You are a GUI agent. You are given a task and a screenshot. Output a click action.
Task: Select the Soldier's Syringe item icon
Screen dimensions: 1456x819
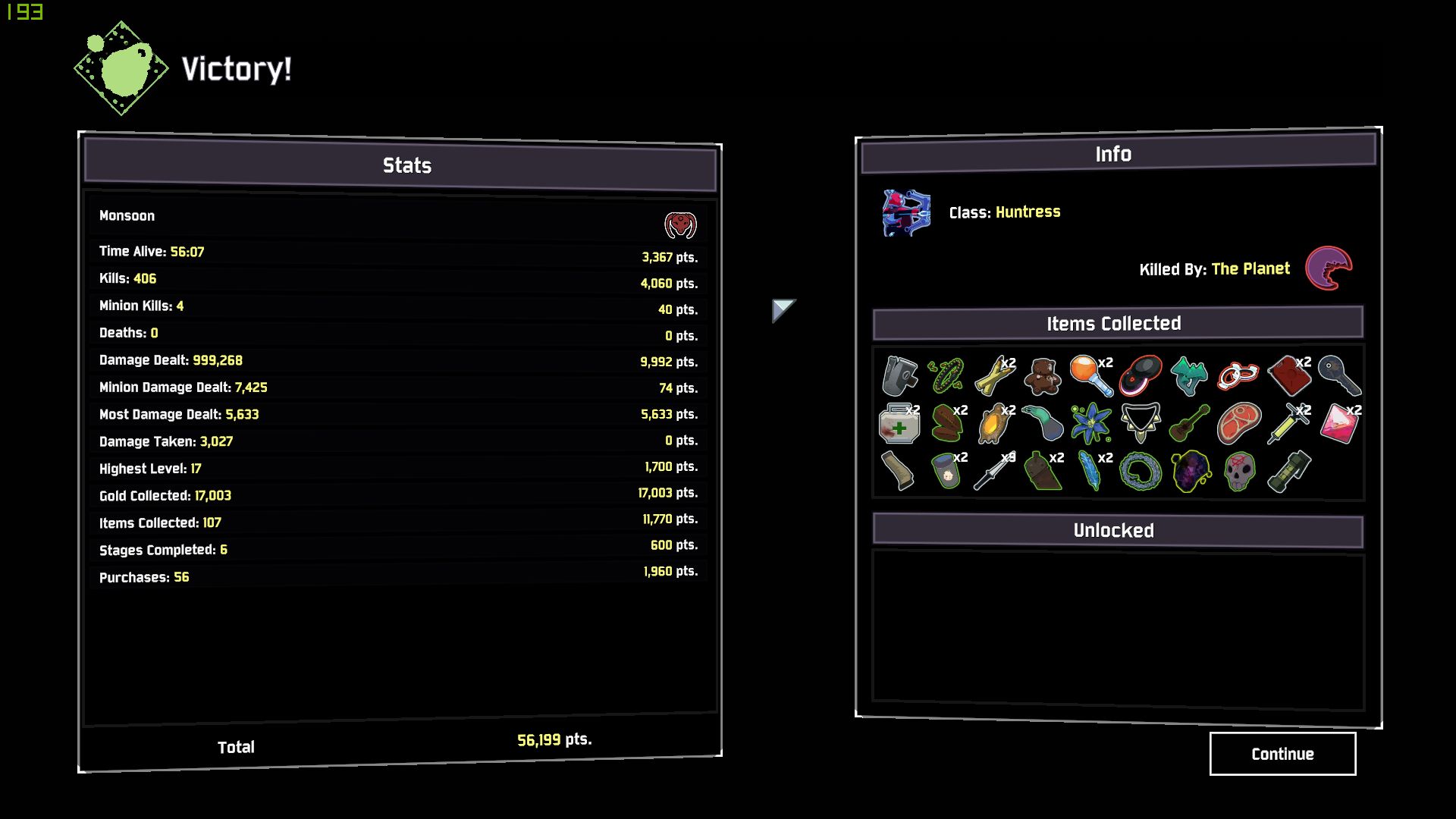(1288, 423)
